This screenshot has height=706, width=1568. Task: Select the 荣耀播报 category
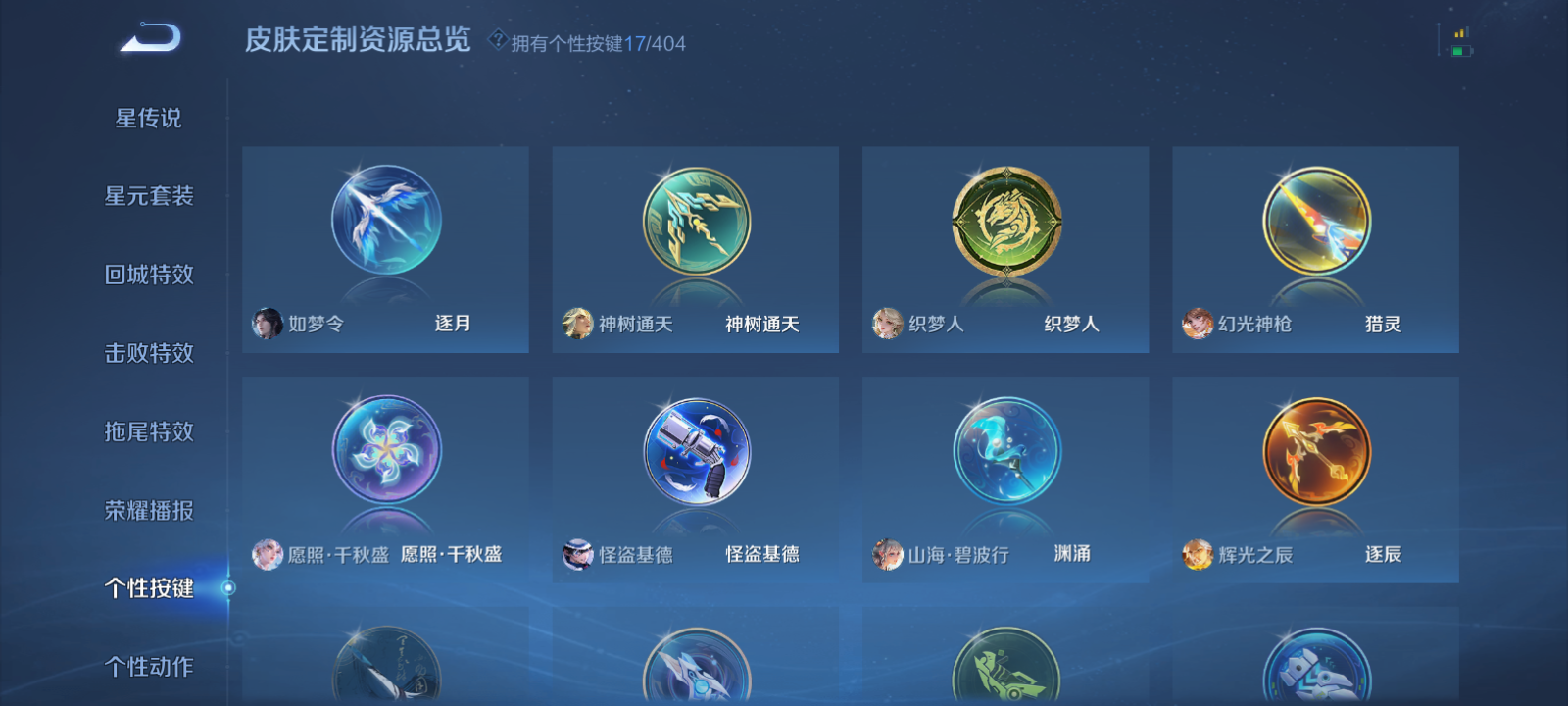pos(151,510)
